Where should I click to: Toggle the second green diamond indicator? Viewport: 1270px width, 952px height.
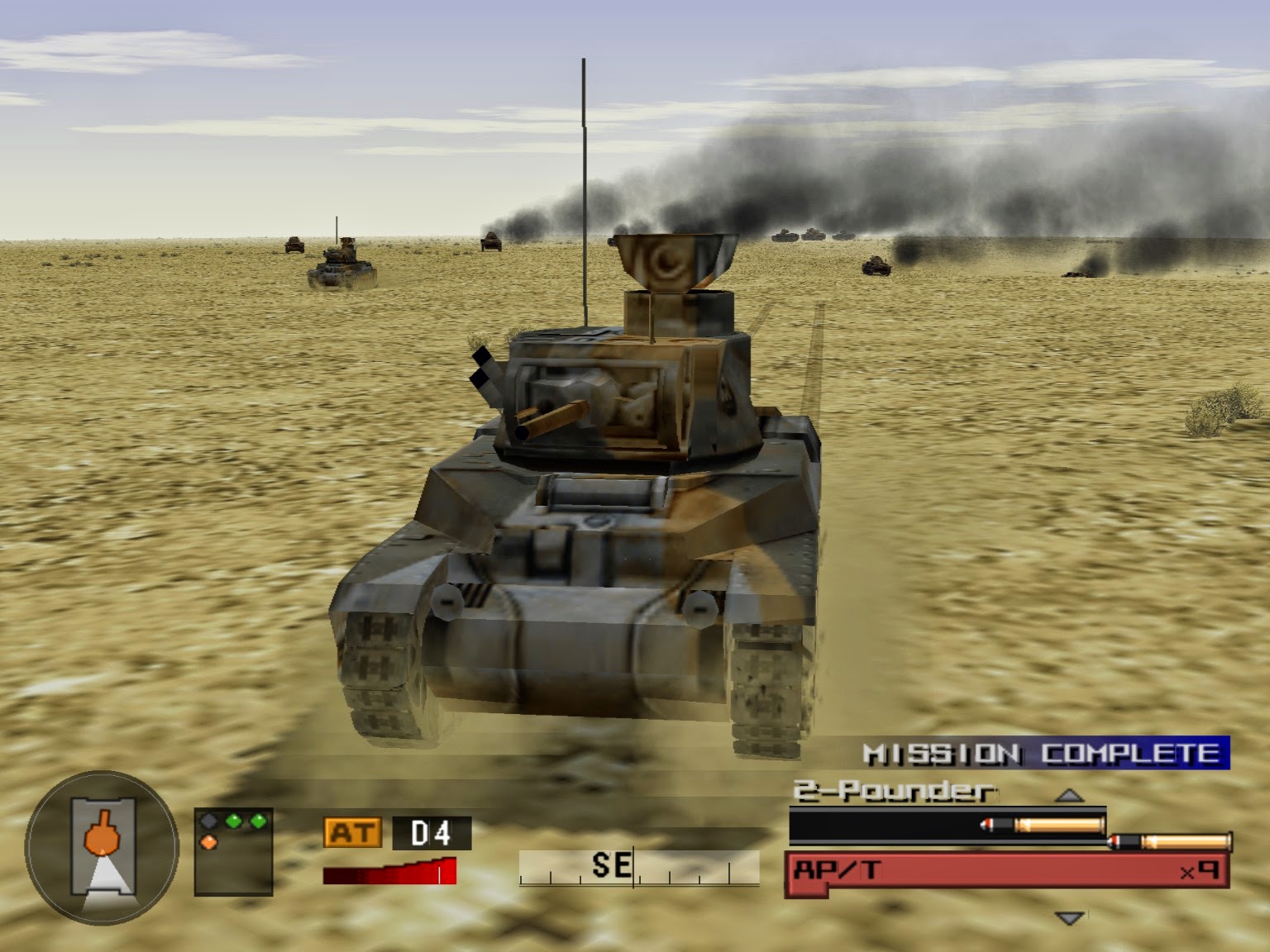258,821
